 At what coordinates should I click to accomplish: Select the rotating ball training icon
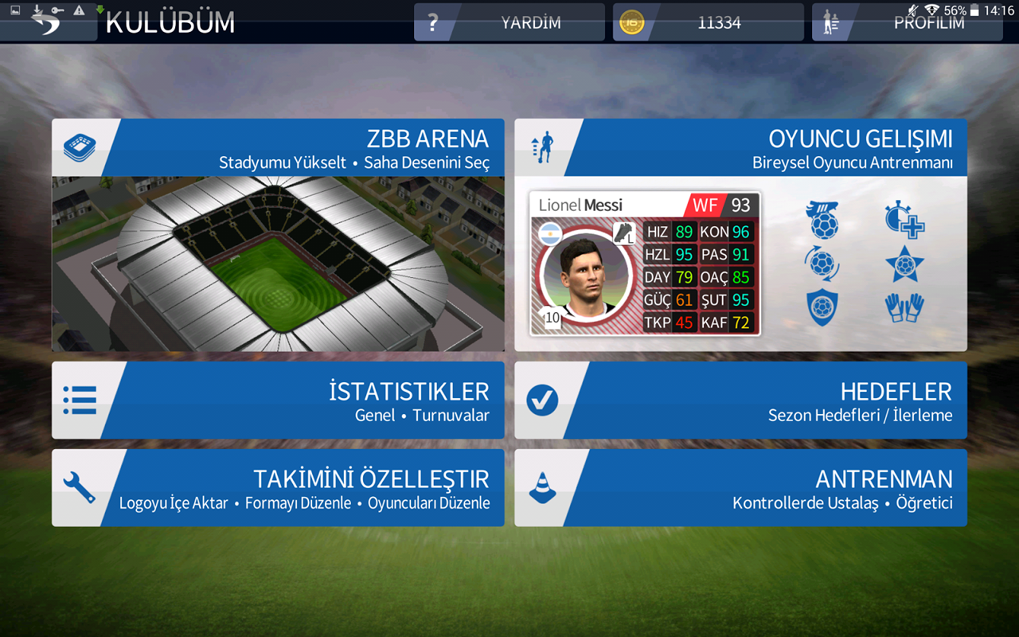point(822,264)
